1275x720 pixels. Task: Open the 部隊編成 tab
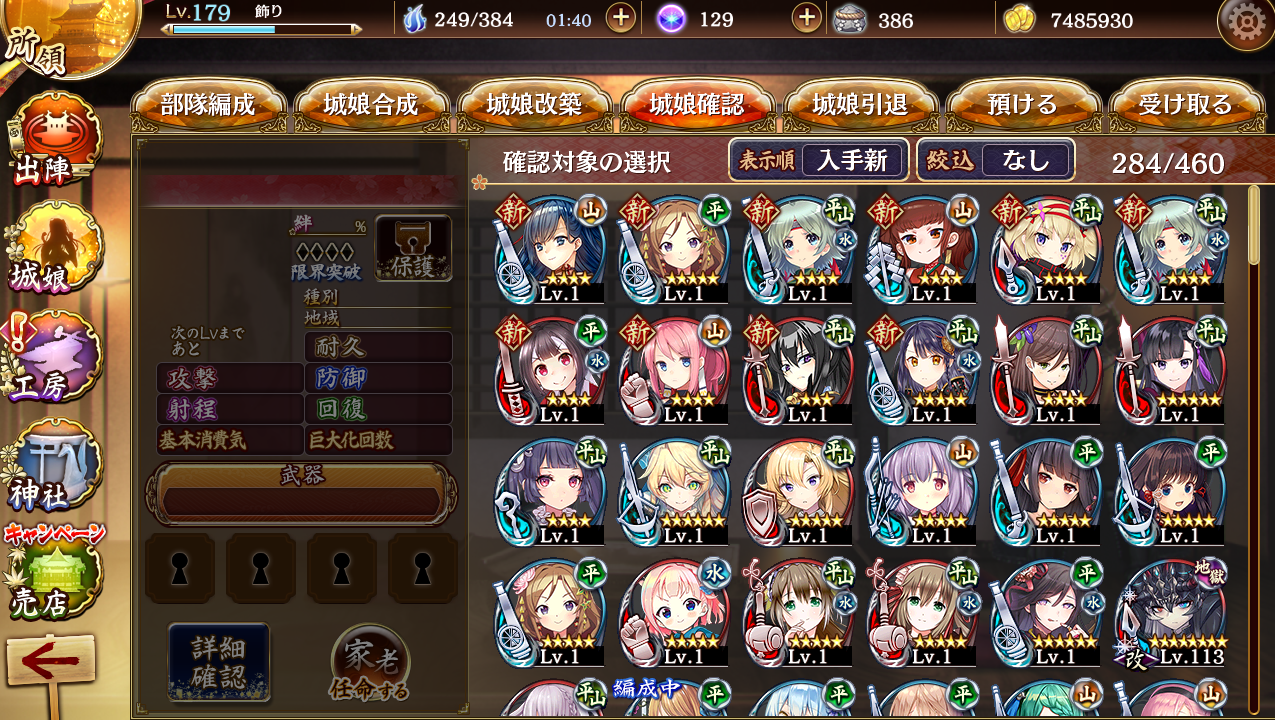tap(208, 105)
